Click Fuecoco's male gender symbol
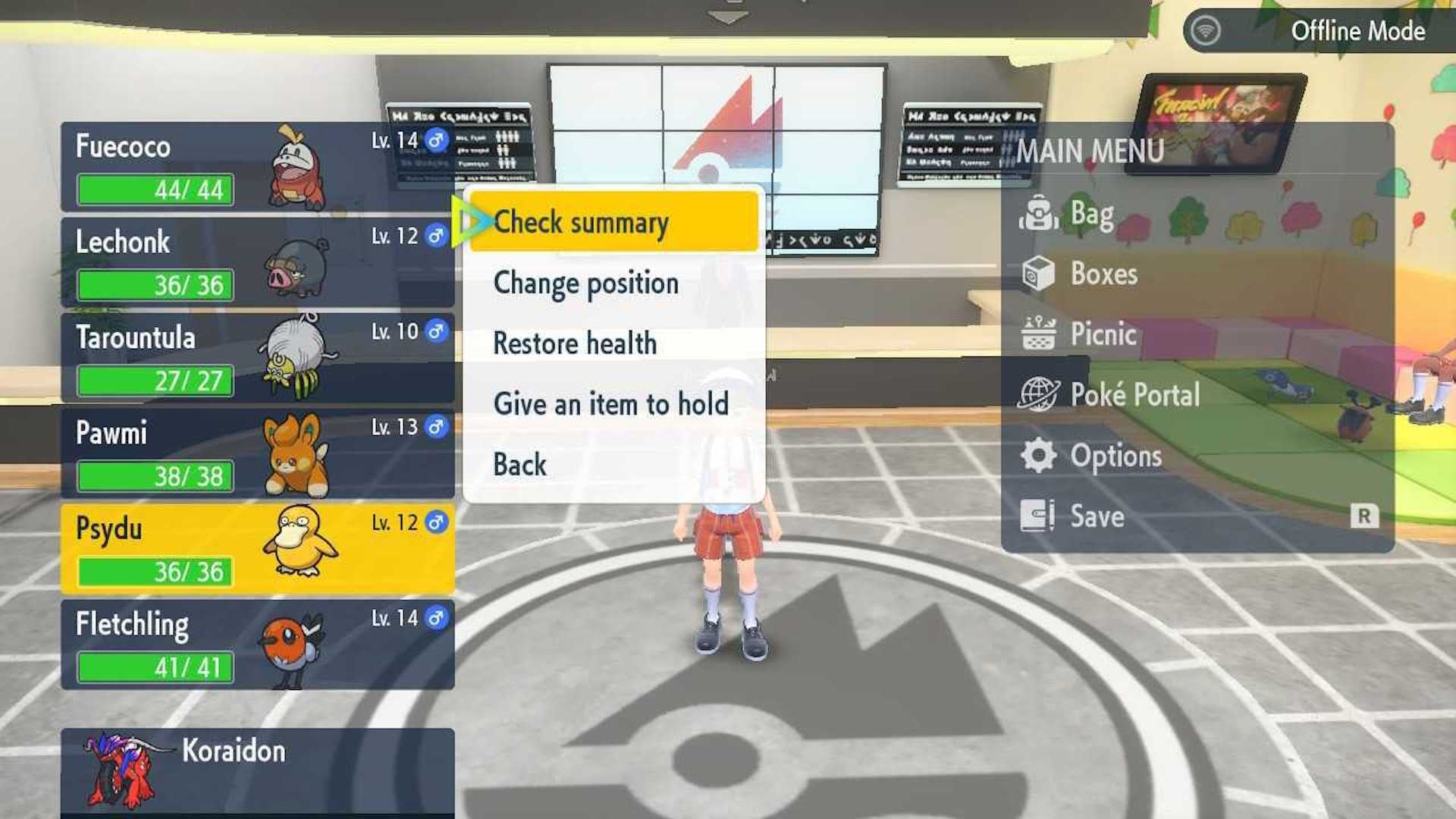Image resolution: width=1456 pixels, height=819 pixels. tap(435, 140)
